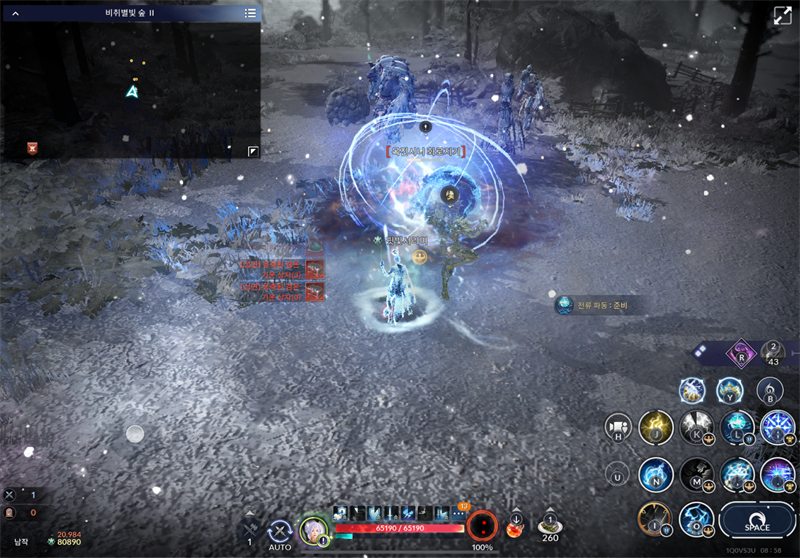Activate the orange-ringed skill labeled I
The image size is (800, 558).
coord(654,519)
